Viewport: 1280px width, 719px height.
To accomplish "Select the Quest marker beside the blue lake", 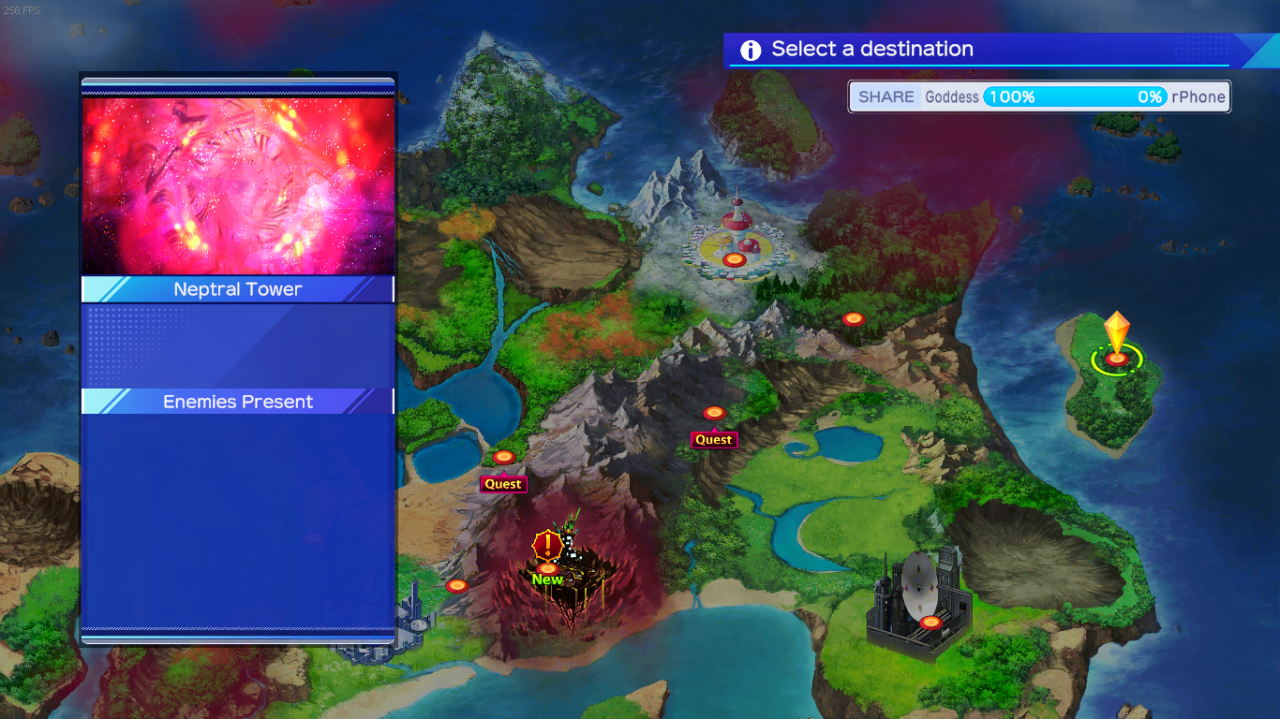I will tap(504, 457).
